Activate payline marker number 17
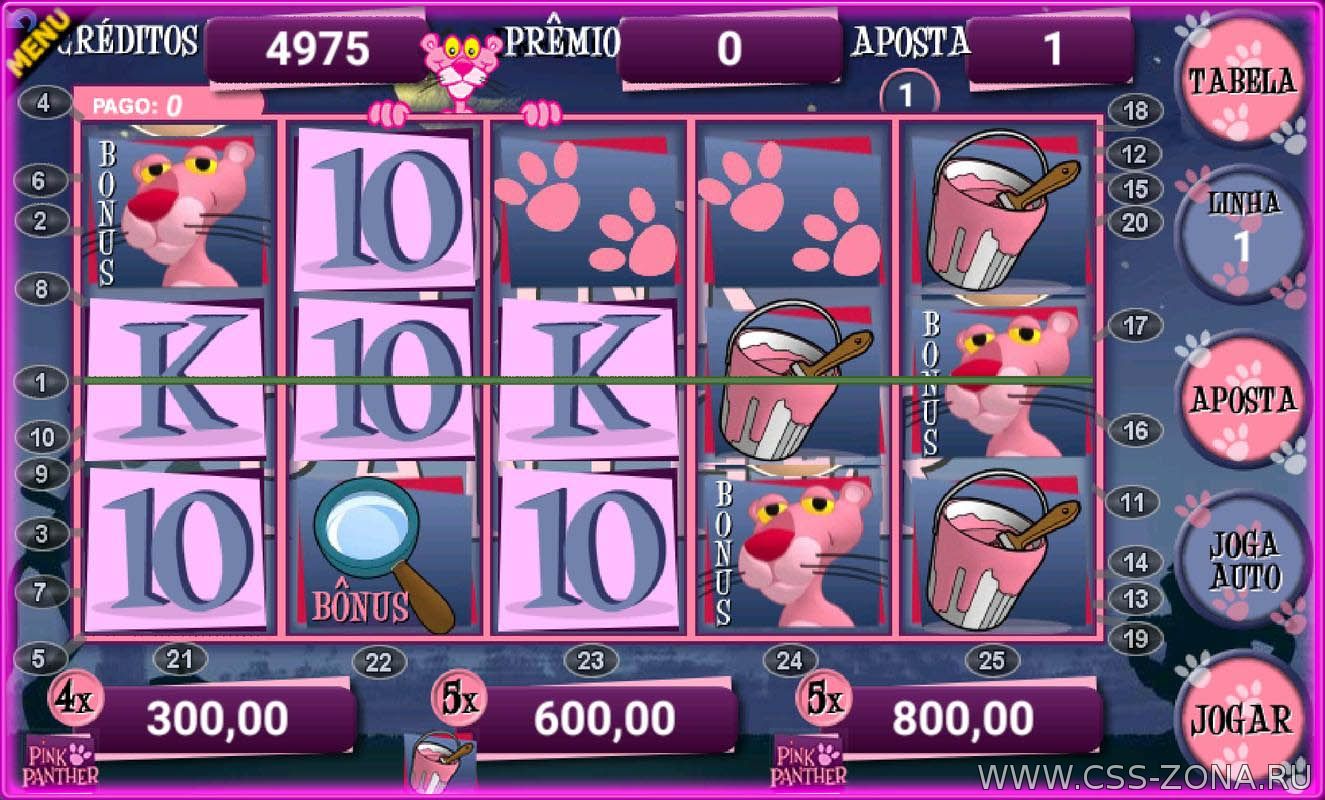Viewport: 1325px width, 800px height. coord(1135,325)
